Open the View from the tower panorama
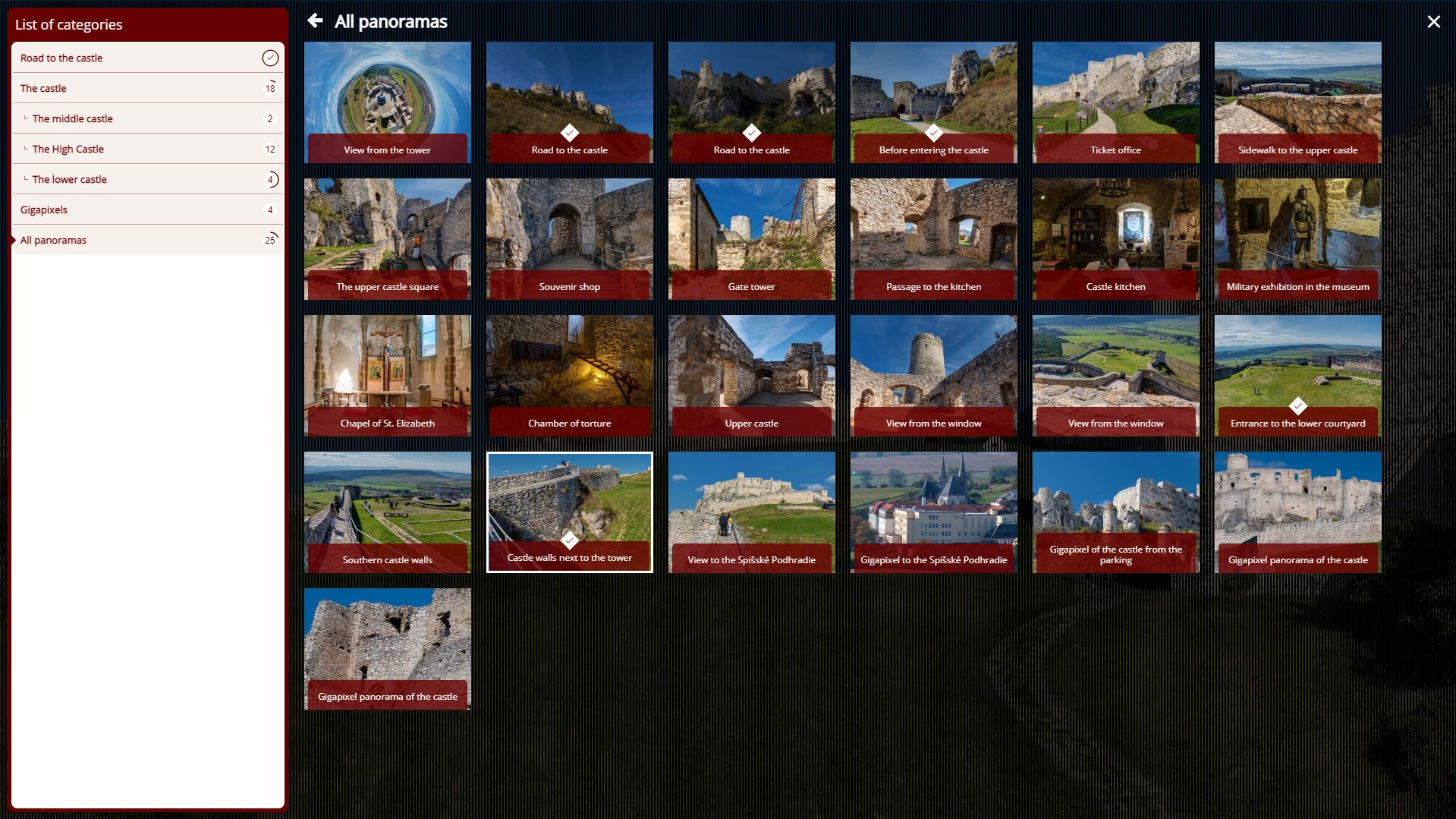The height and width of the screenshot is (819, 1456). coord(387,102)
